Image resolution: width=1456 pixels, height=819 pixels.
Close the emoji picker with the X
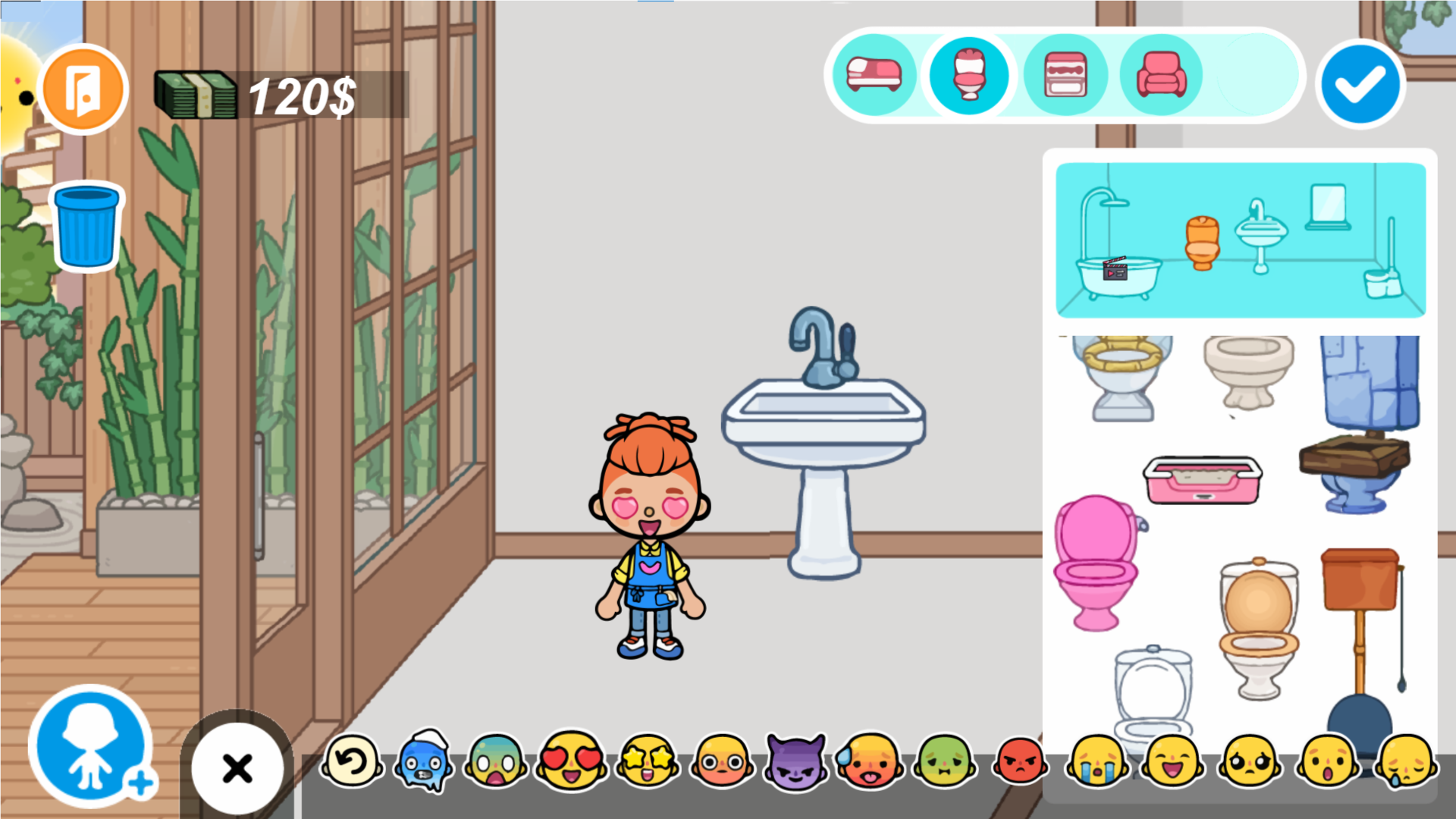(x=236, y=767)
